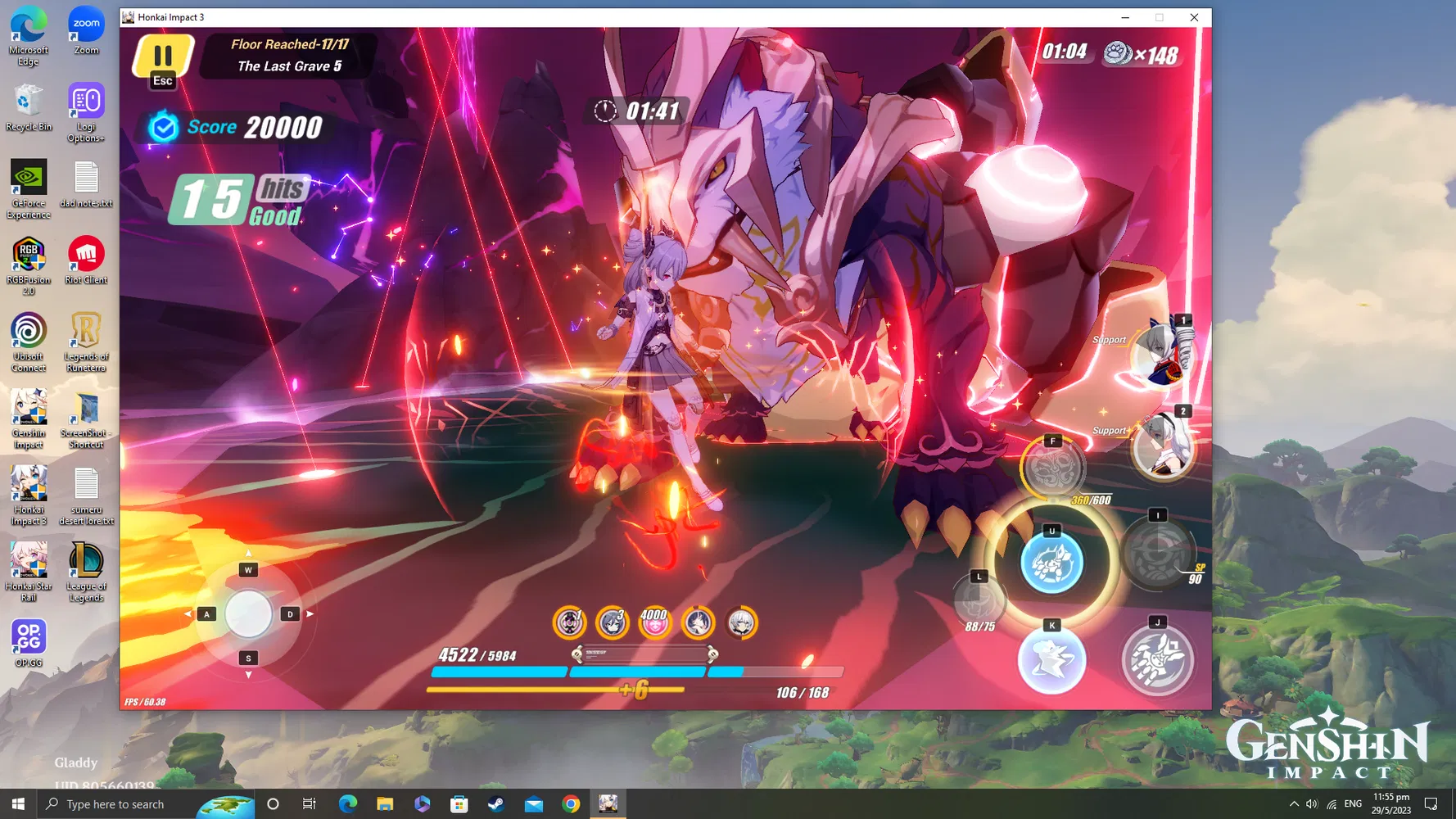Use the K evade skill

click(x=1052, y=660)
